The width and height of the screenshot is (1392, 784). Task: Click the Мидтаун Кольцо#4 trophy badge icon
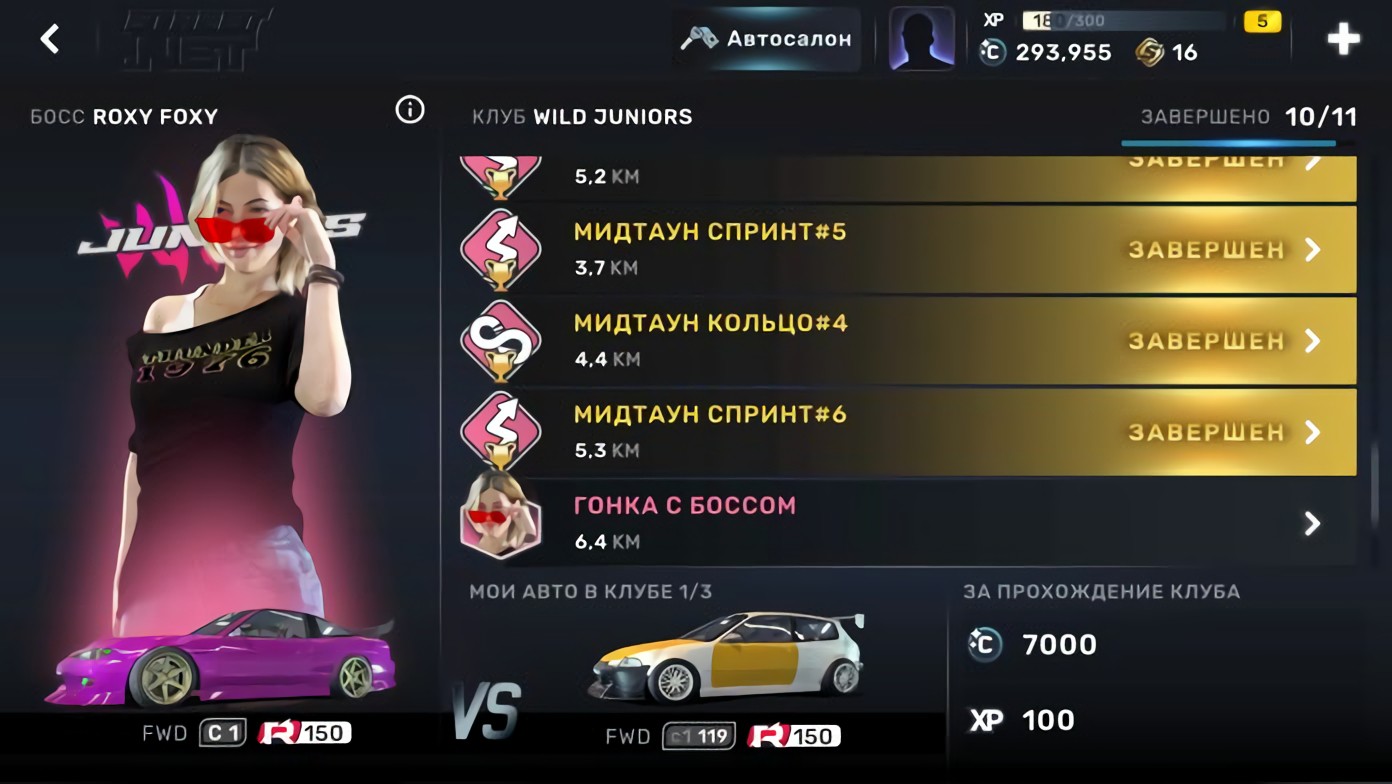click(501, 340)
